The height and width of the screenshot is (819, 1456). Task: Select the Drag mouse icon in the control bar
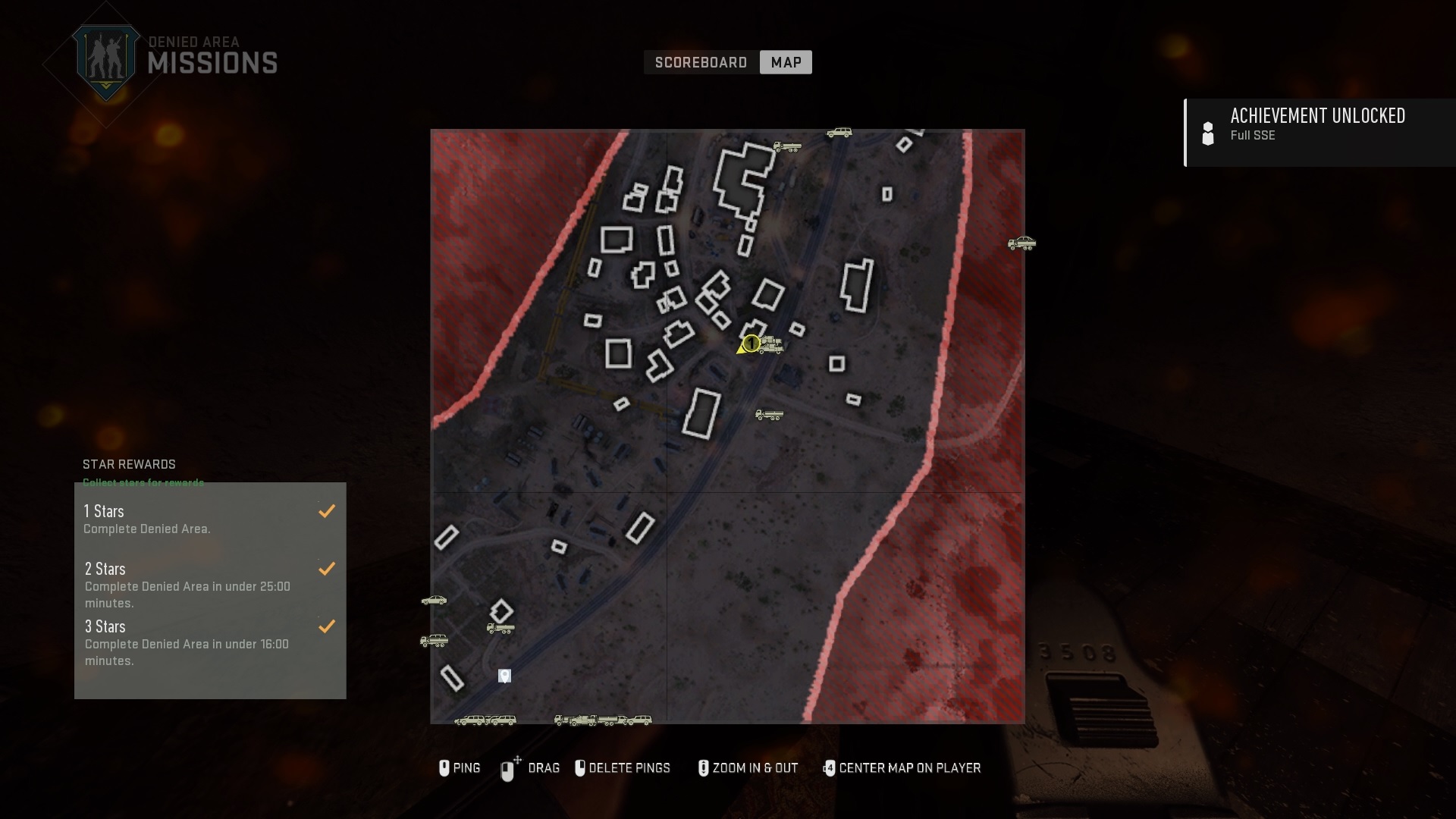[508, 768]
